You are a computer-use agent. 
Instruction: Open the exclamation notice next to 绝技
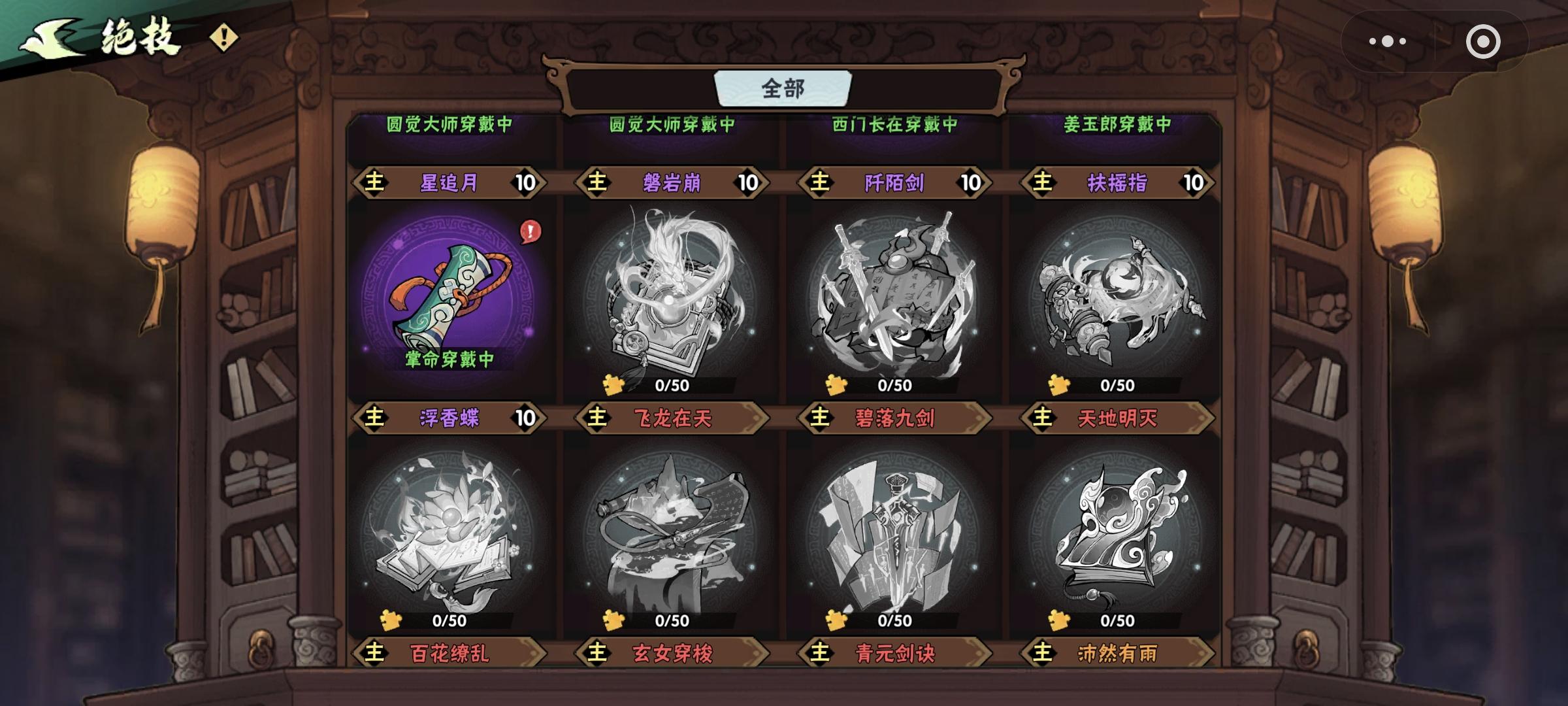[x=223, y=37]
